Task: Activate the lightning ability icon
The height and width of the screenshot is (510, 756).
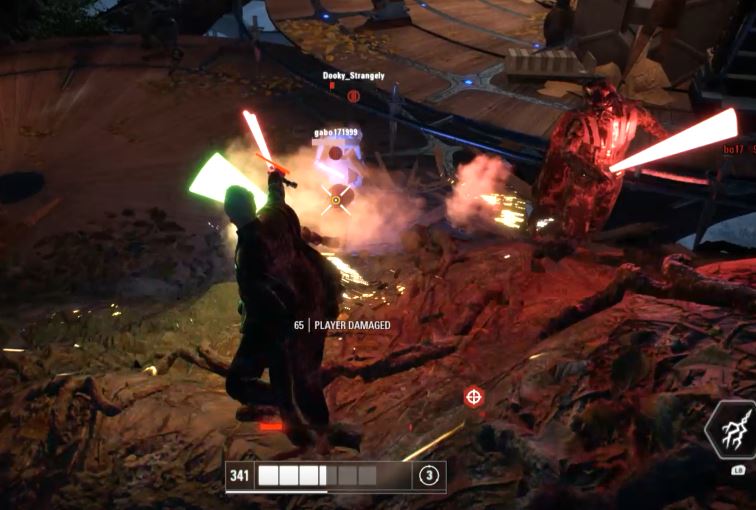Action: click(x=733, y=430)
